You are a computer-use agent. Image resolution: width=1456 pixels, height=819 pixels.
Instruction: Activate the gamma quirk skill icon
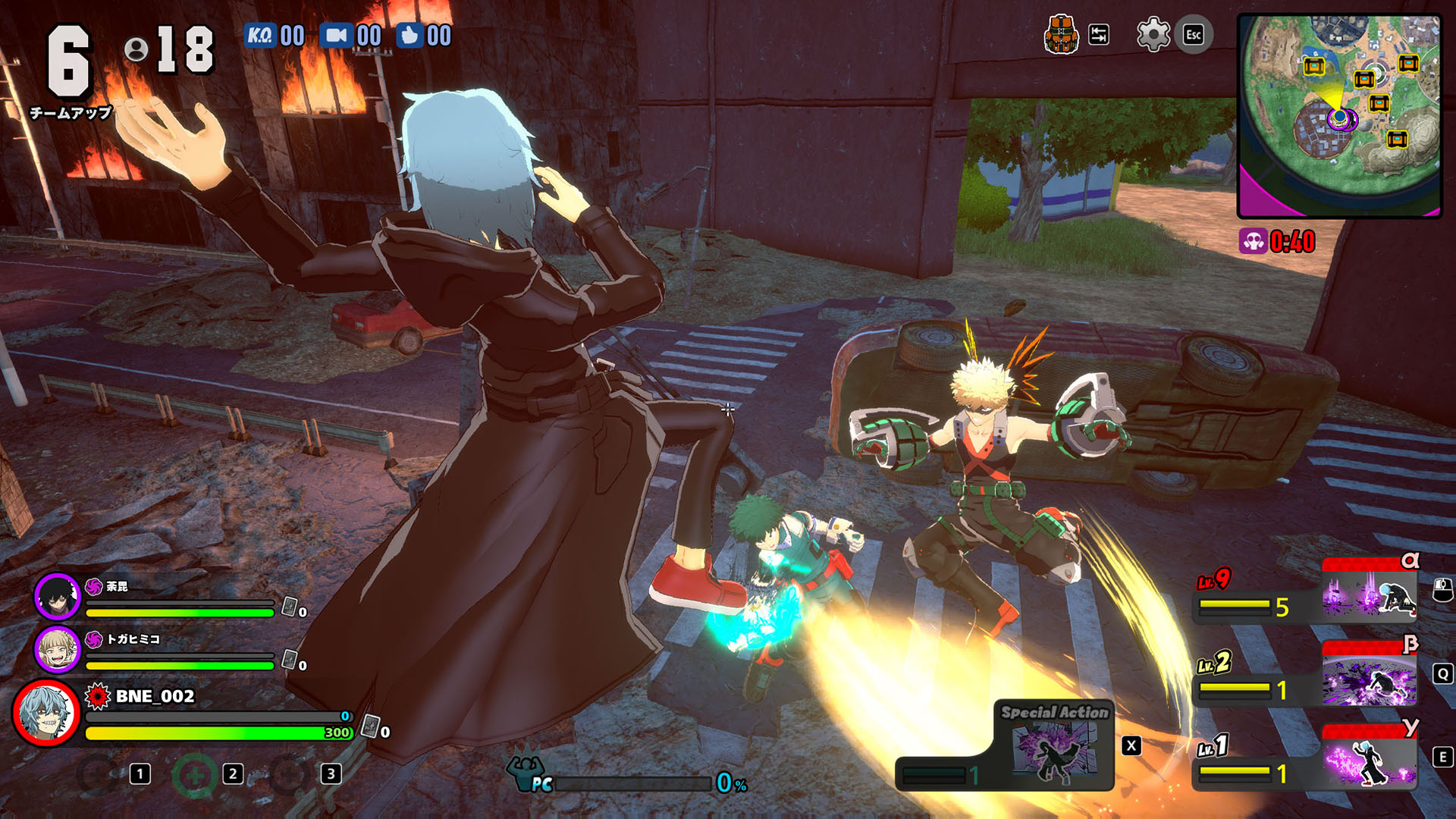(1369, 761)
